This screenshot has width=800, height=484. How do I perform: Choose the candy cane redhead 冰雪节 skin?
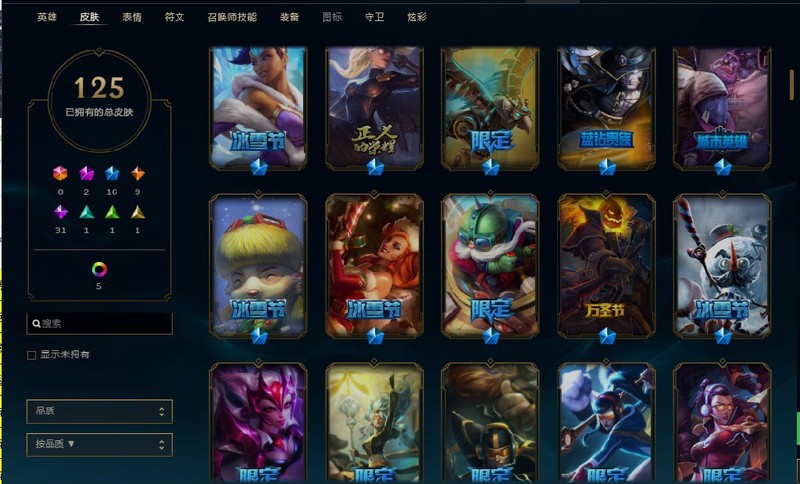375,265
